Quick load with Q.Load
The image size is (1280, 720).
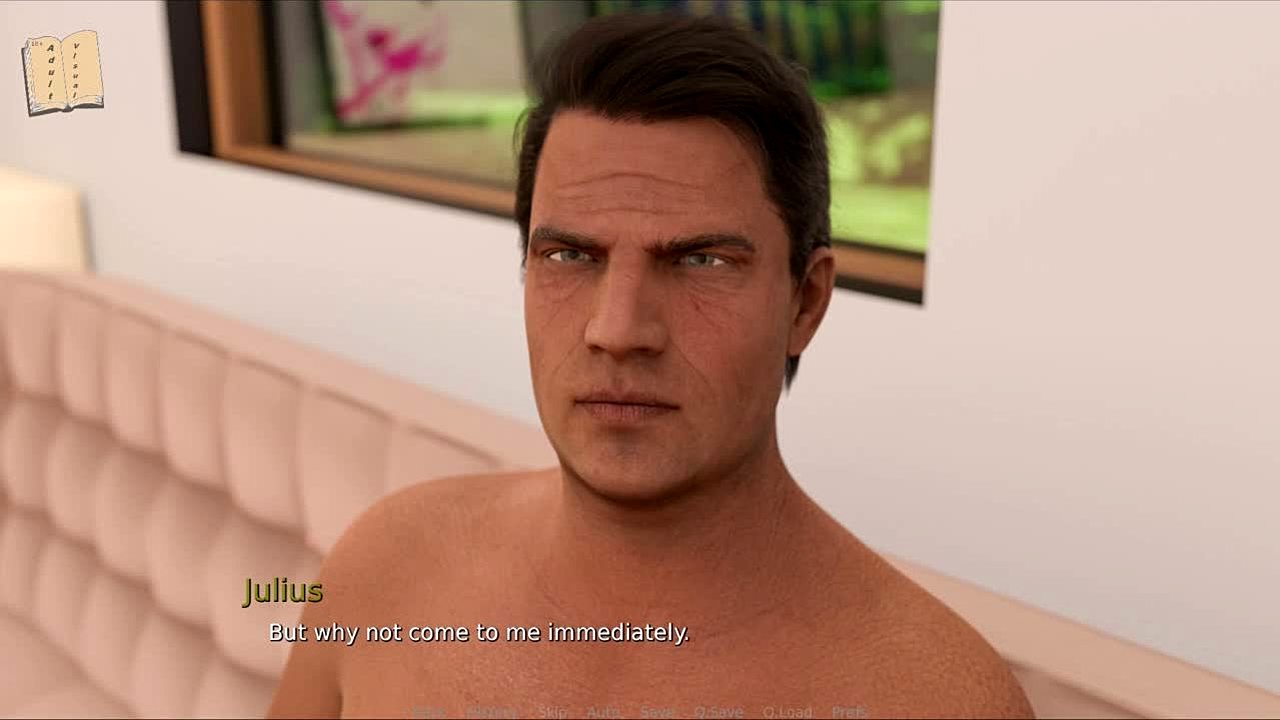pyautogui.click(x=787, y=712)
